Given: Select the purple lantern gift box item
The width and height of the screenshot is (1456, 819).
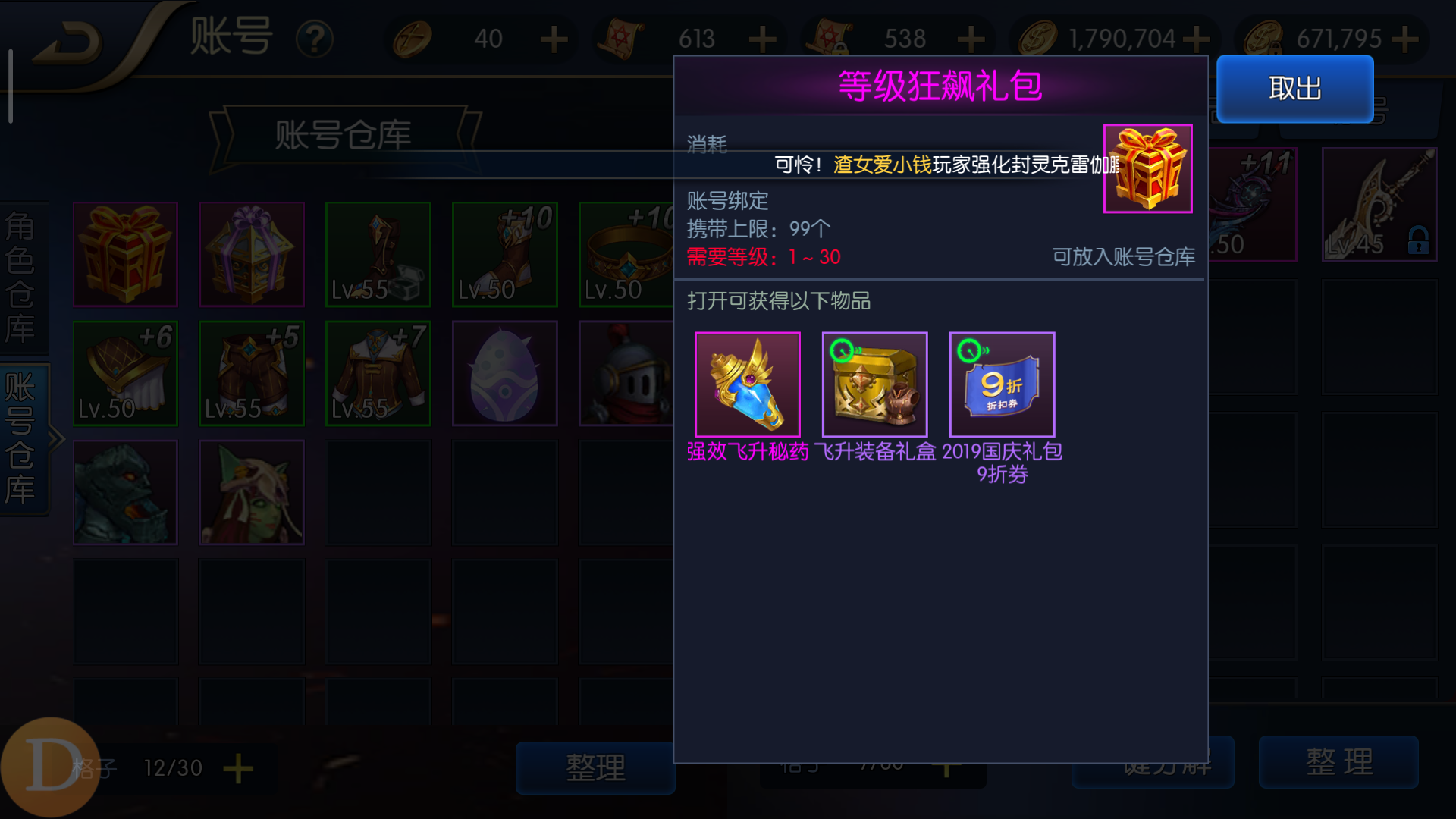Looking at the screenshot, I should point(251,253).
